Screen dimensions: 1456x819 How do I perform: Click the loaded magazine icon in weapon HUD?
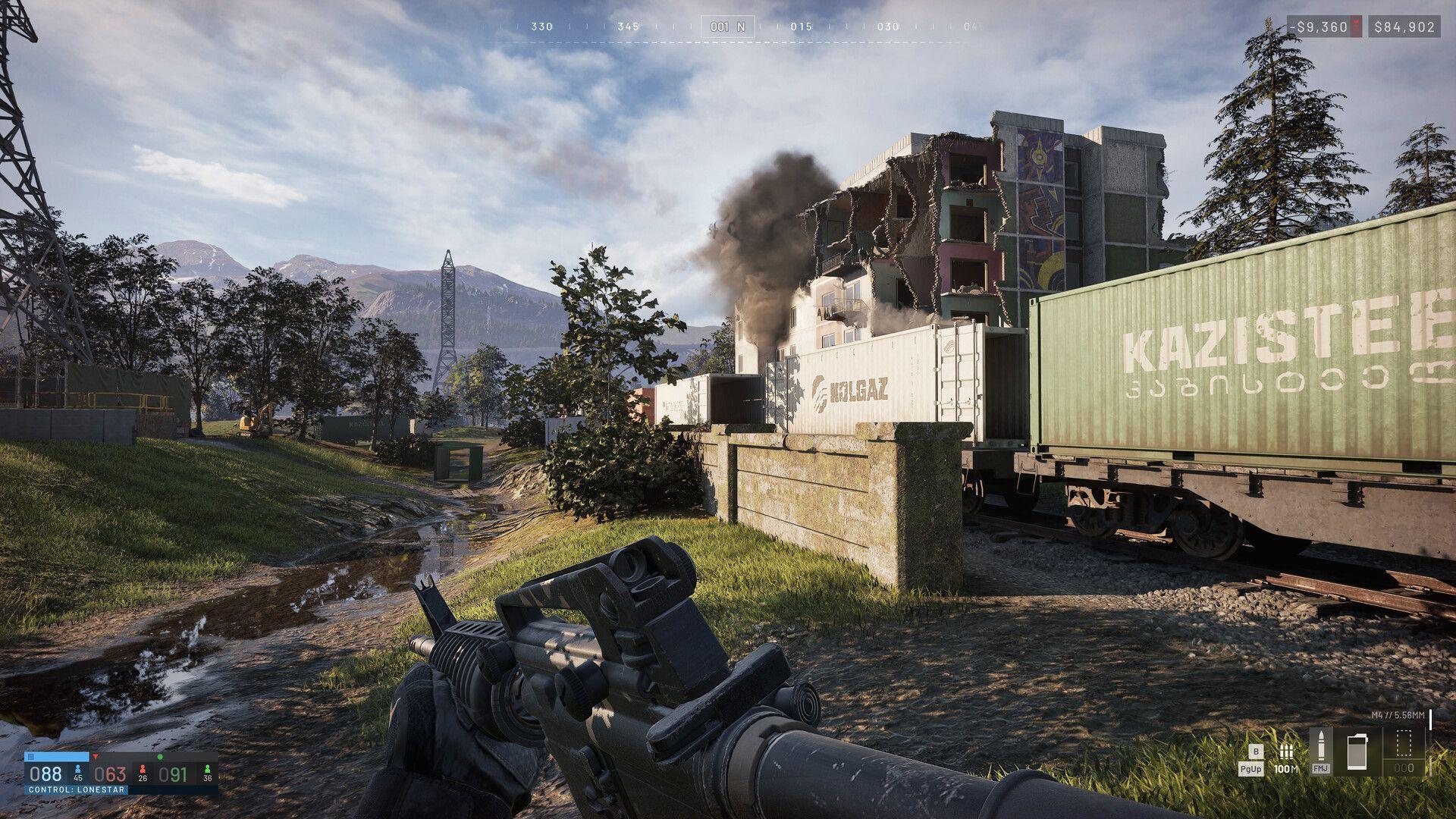coord(1357,749)
